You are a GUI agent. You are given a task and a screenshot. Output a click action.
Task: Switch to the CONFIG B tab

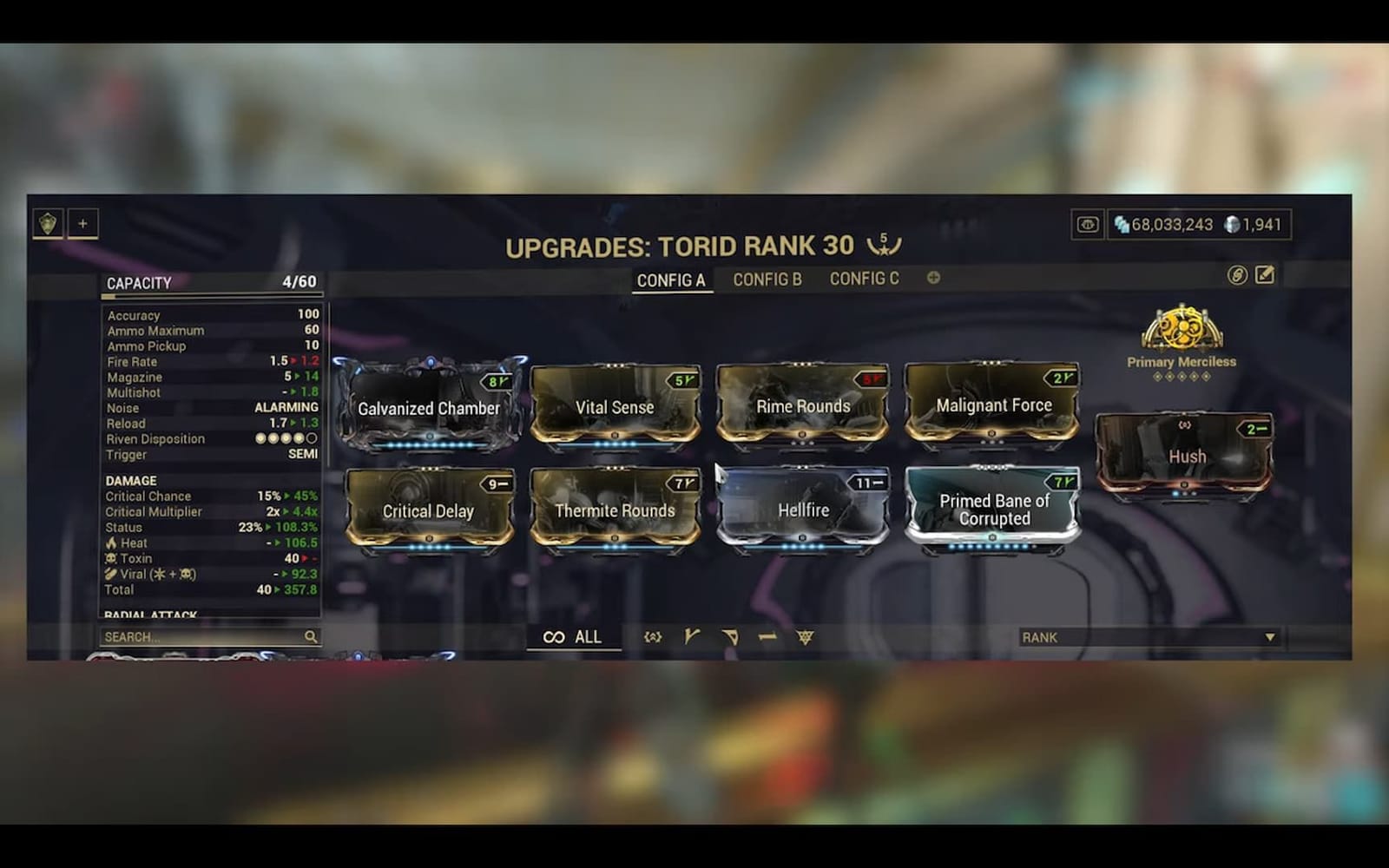767,279
